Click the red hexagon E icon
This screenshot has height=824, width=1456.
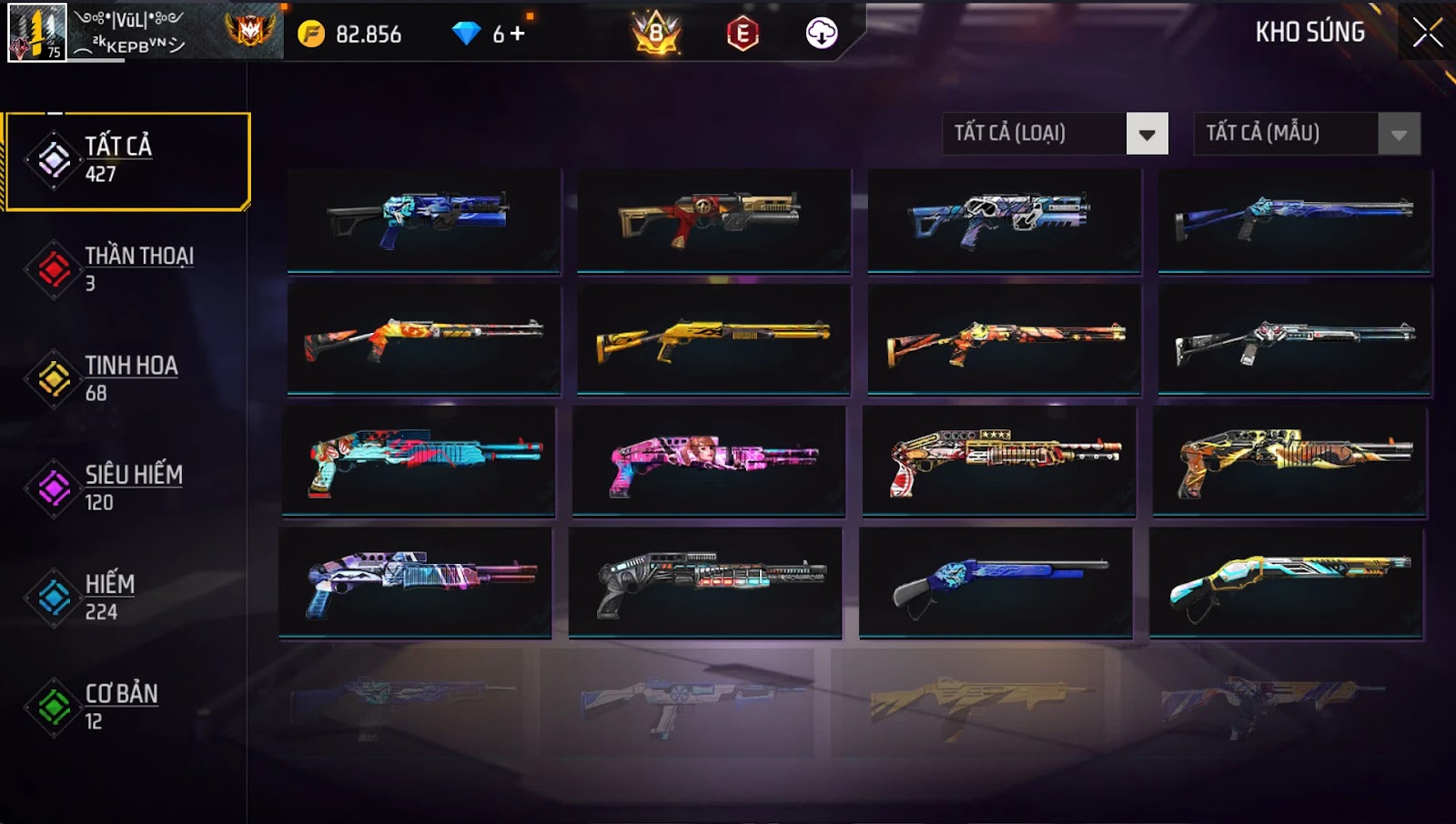[x=743, y=34]
